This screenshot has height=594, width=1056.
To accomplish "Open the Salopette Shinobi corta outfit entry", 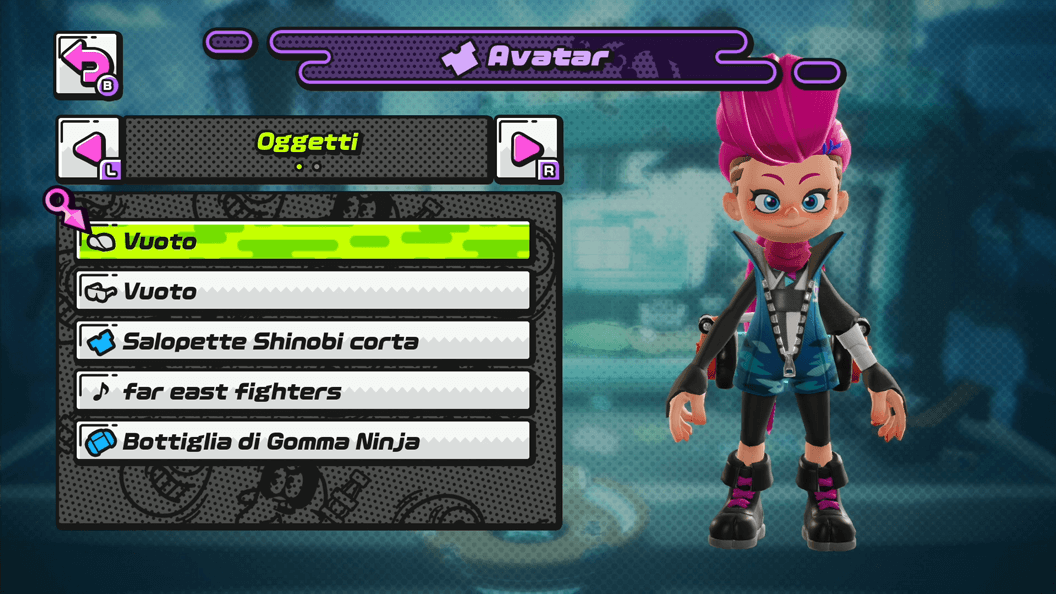I will click(x=304, y=341).
